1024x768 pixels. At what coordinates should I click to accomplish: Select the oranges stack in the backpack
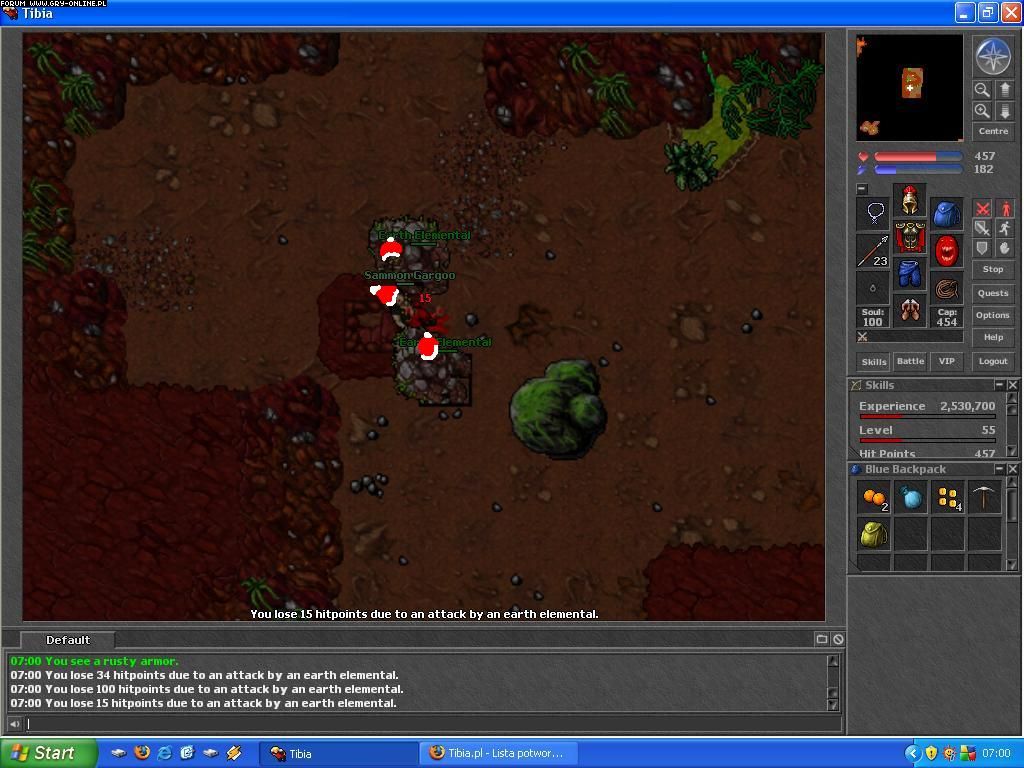coord(874,497)
